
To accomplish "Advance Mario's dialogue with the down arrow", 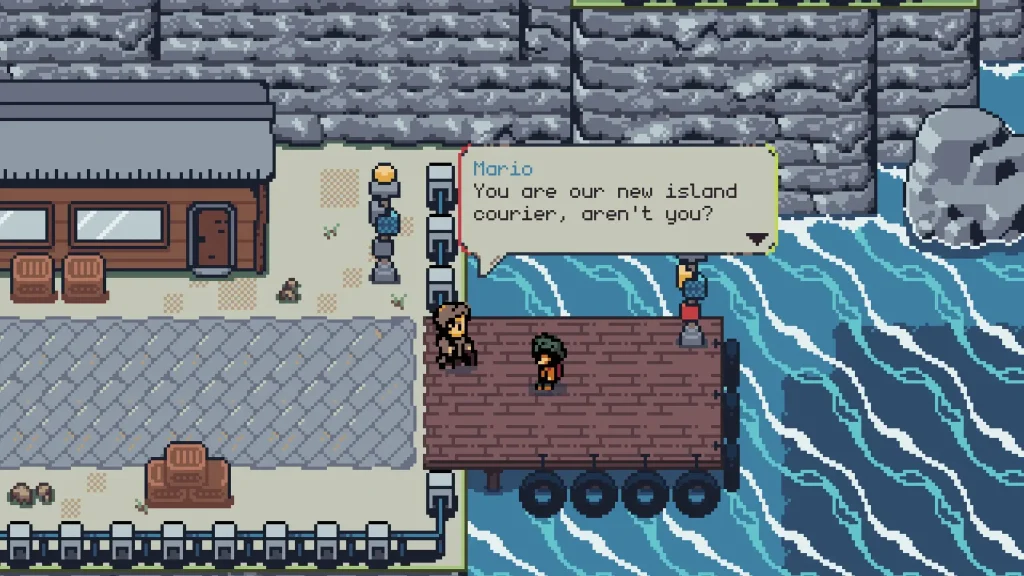I will pyautogui.click(x=758, y=239).
